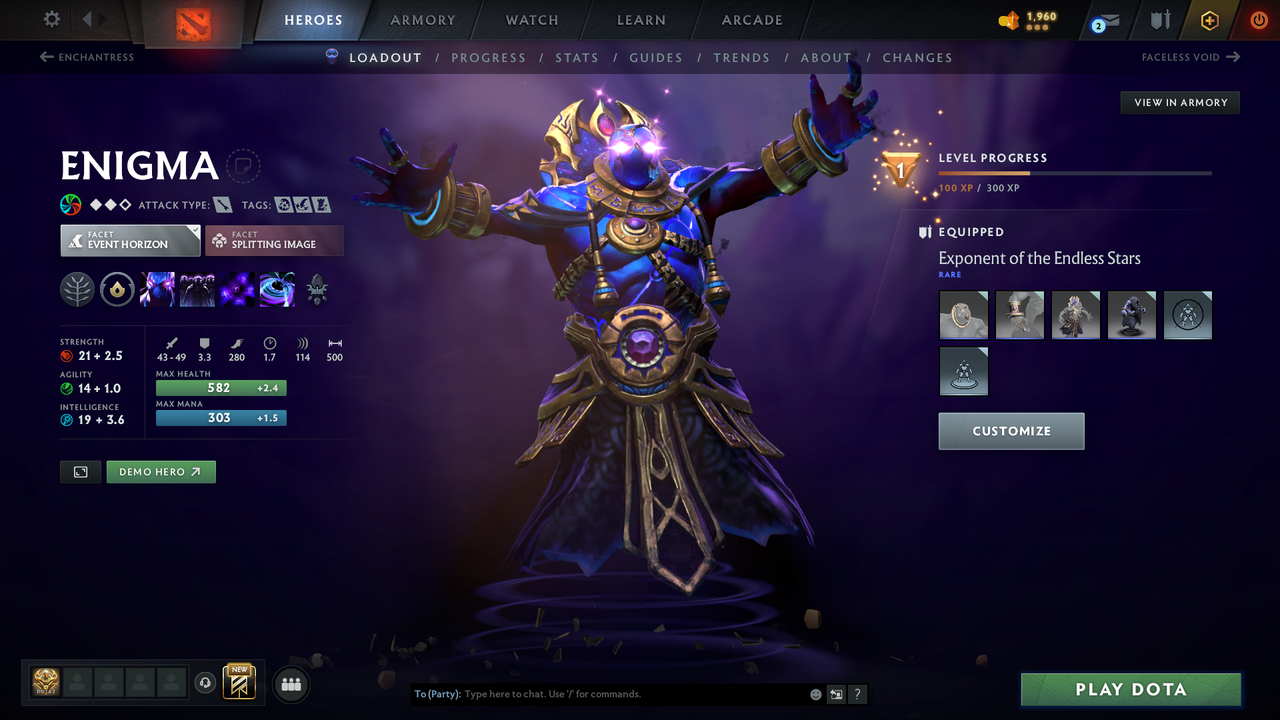Open Enigma's talent tree icon
Screen dimensions: 1280x720
point(77,289)
